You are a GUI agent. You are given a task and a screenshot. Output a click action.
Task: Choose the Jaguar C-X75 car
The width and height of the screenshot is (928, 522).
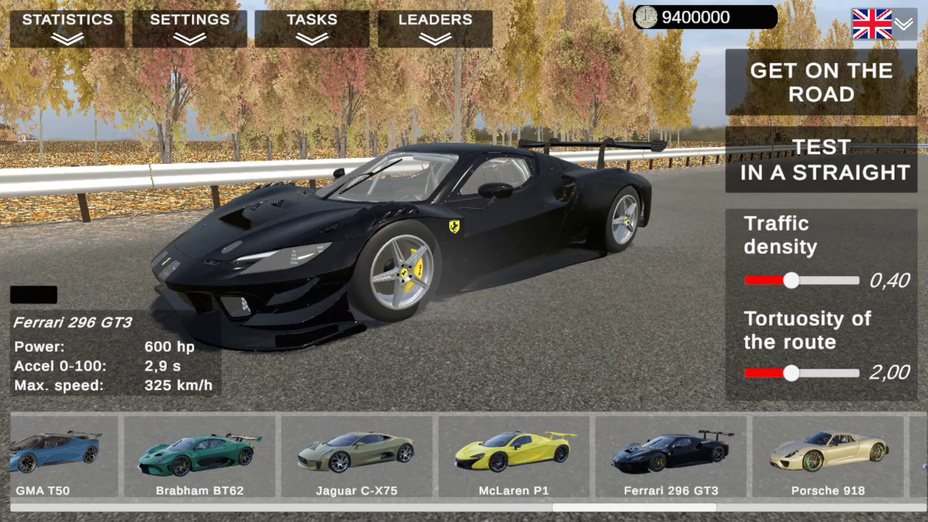pos(357,456)
